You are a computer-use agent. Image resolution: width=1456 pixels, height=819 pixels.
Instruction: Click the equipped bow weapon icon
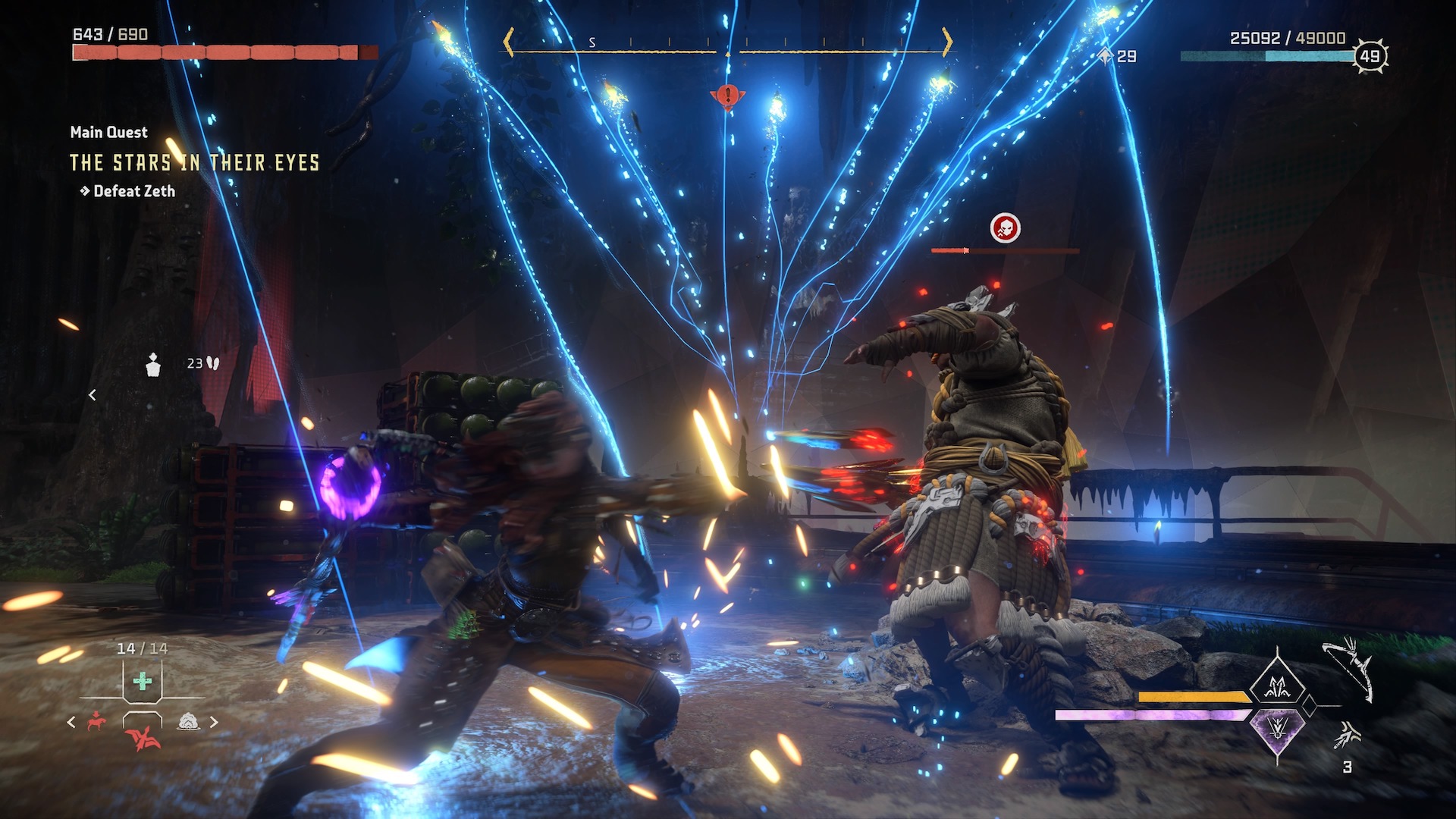(x=1350, y=669)
